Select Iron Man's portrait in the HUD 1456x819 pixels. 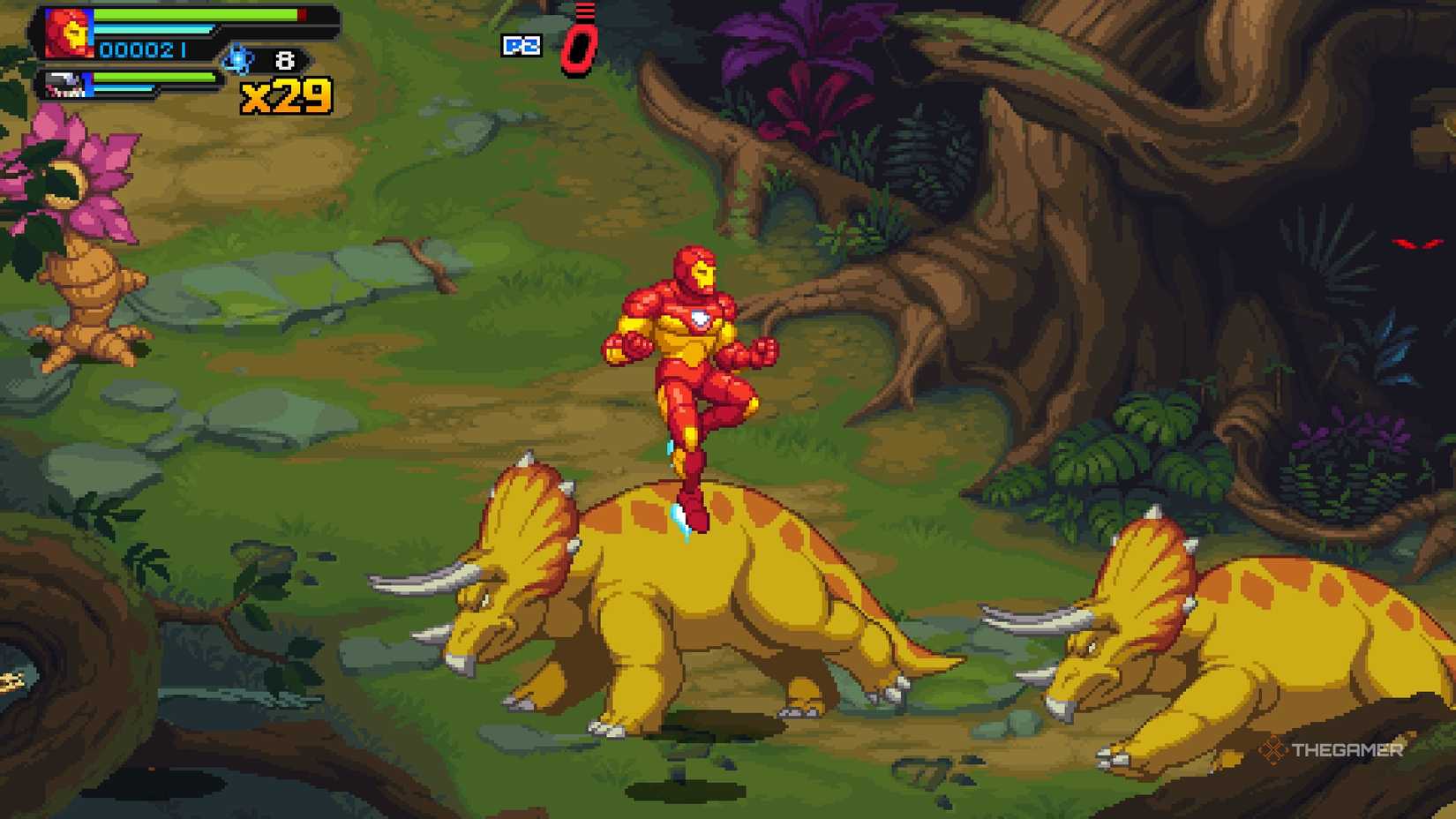pos(66,31)
